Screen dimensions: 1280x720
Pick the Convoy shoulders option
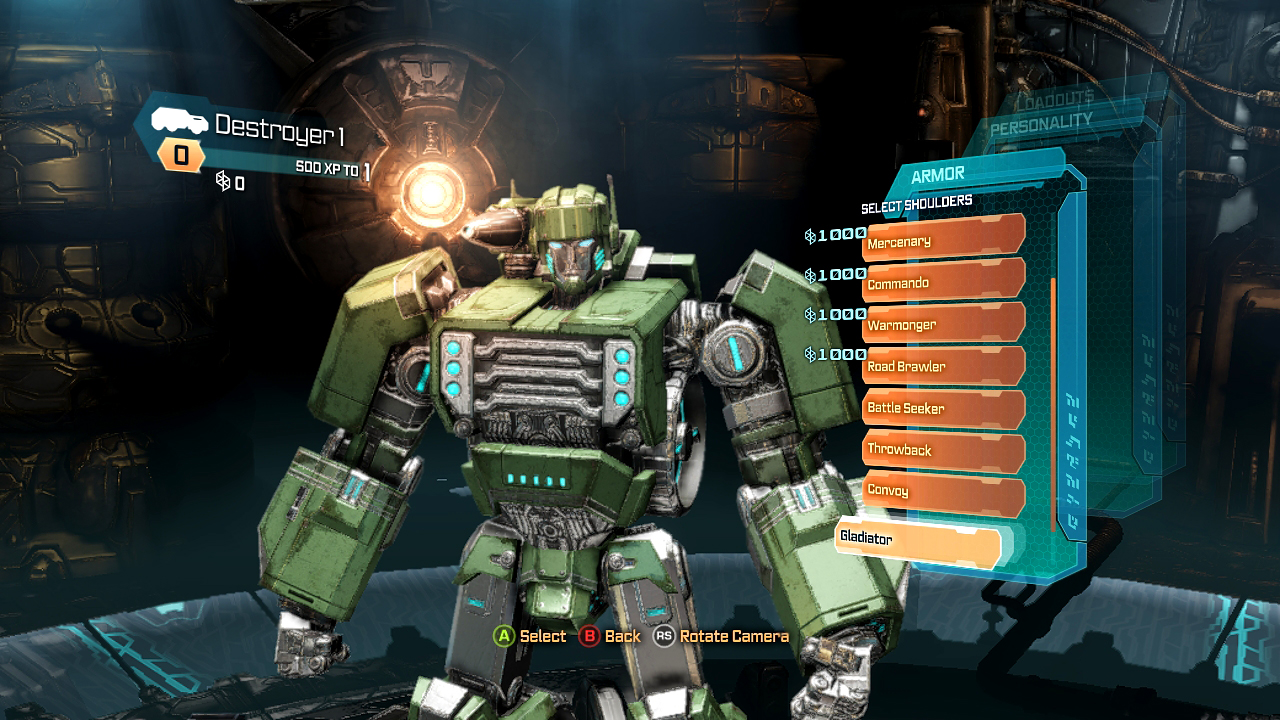(x=942, y=491)
